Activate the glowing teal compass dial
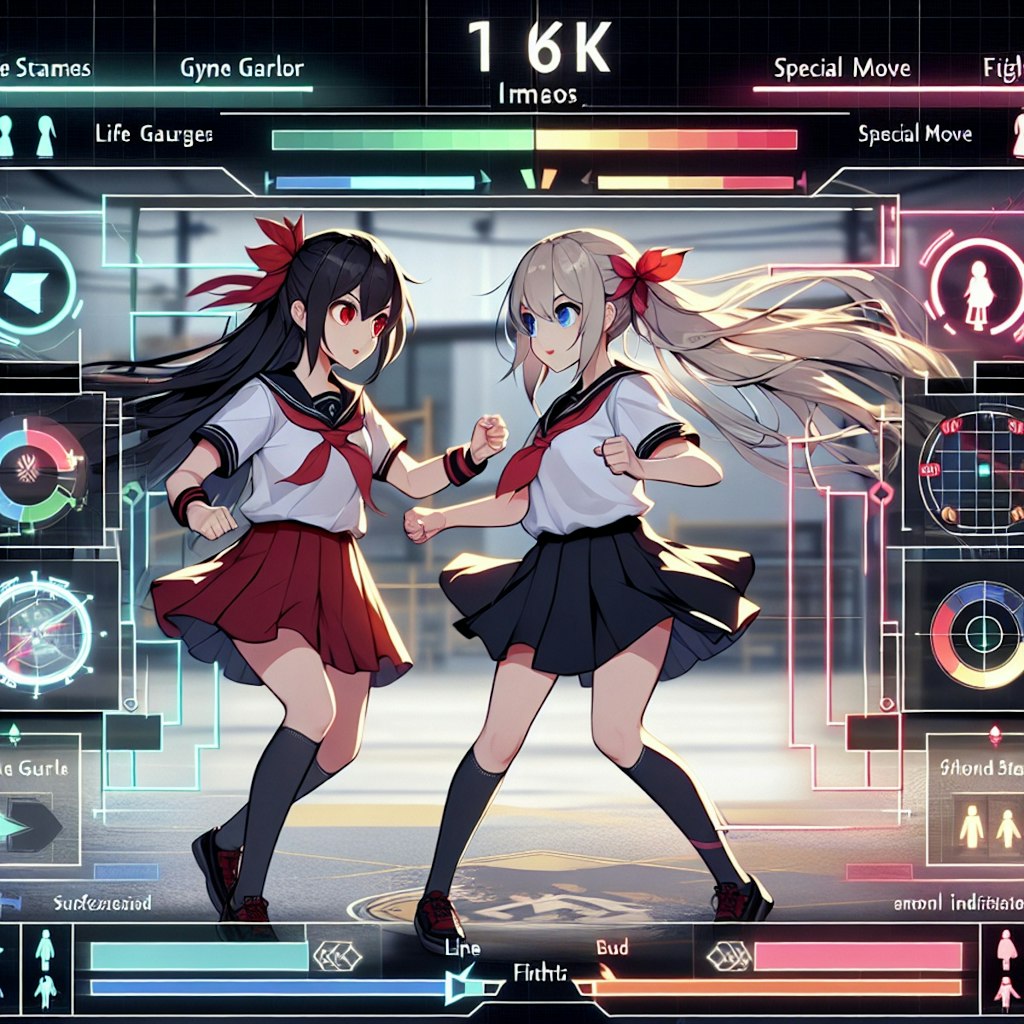This screenshot has height=1024, width=1024. pos(46,632)
